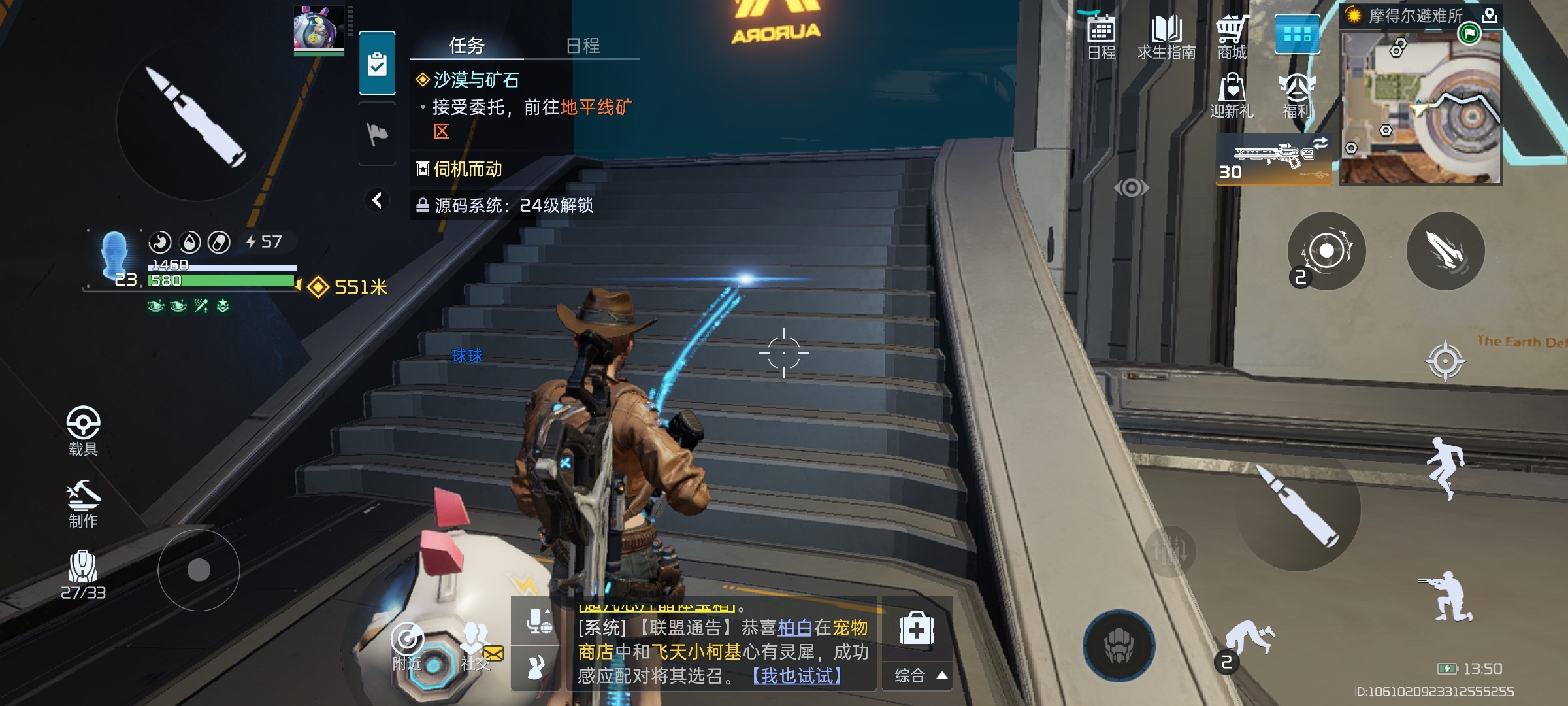Switch the equipped rifle weapon slot

point(1273,159)
